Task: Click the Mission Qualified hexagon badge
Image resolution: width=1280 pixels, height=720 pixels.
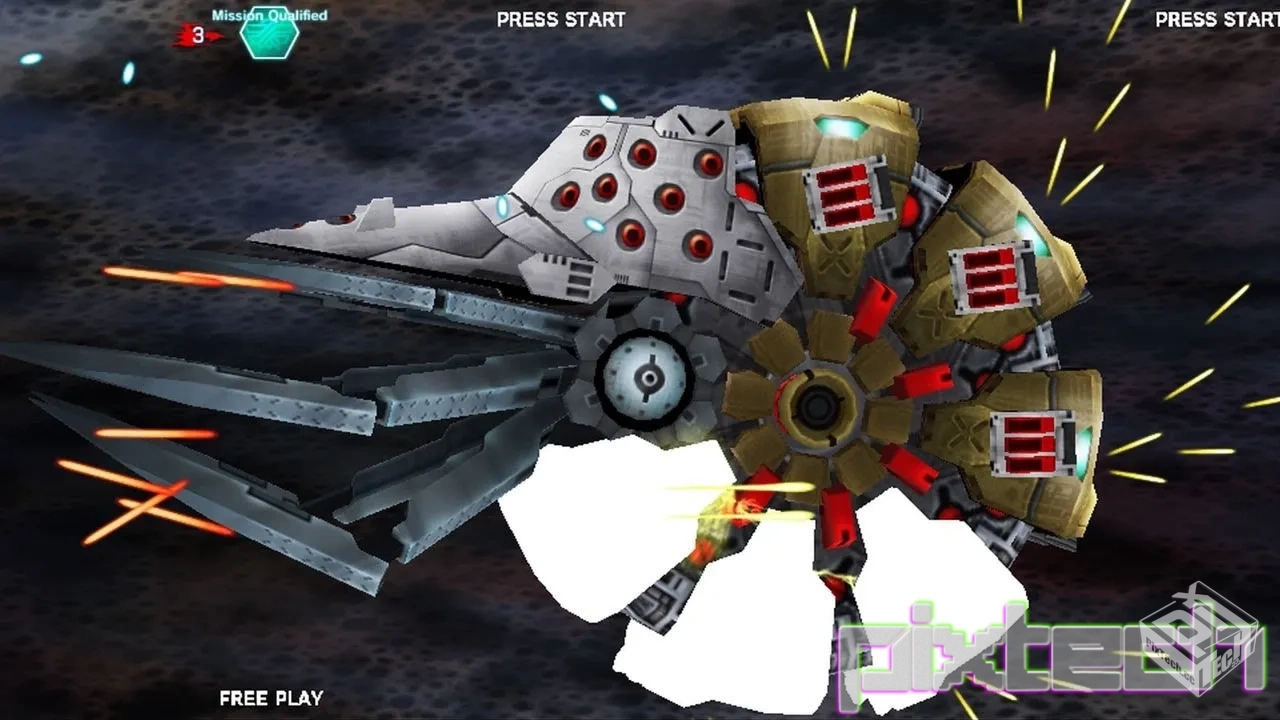Action: (269, 37)
